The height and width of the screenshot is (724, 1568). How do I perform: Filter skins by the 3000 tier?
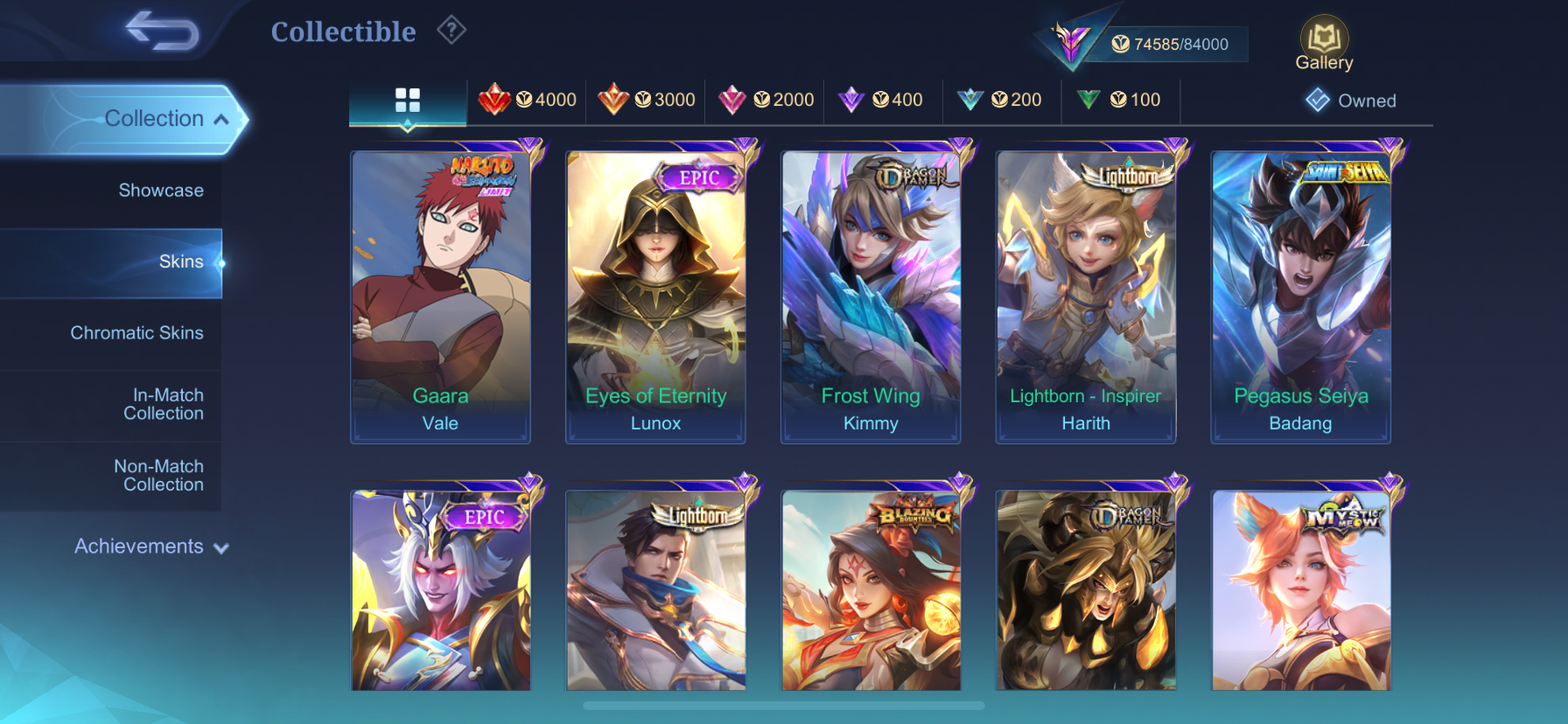click(x=647, y=101)
